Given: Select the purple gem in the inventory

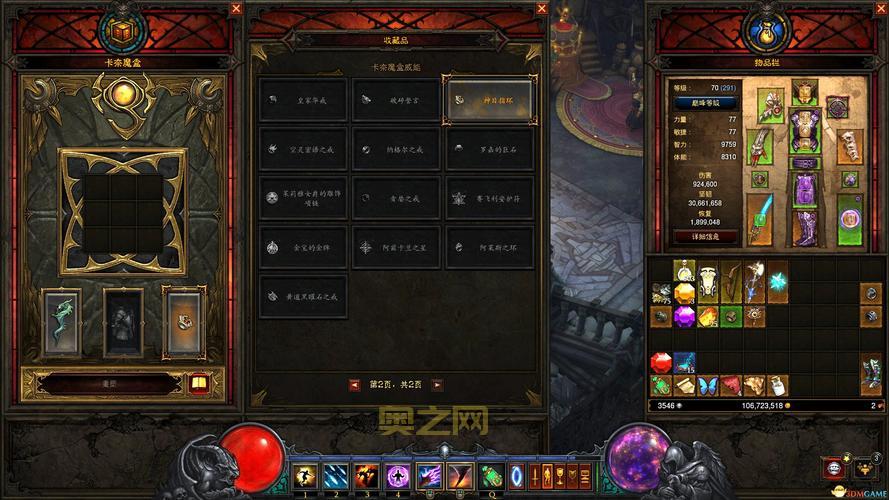Looking at the screenshot, I should tap(684, 316).
